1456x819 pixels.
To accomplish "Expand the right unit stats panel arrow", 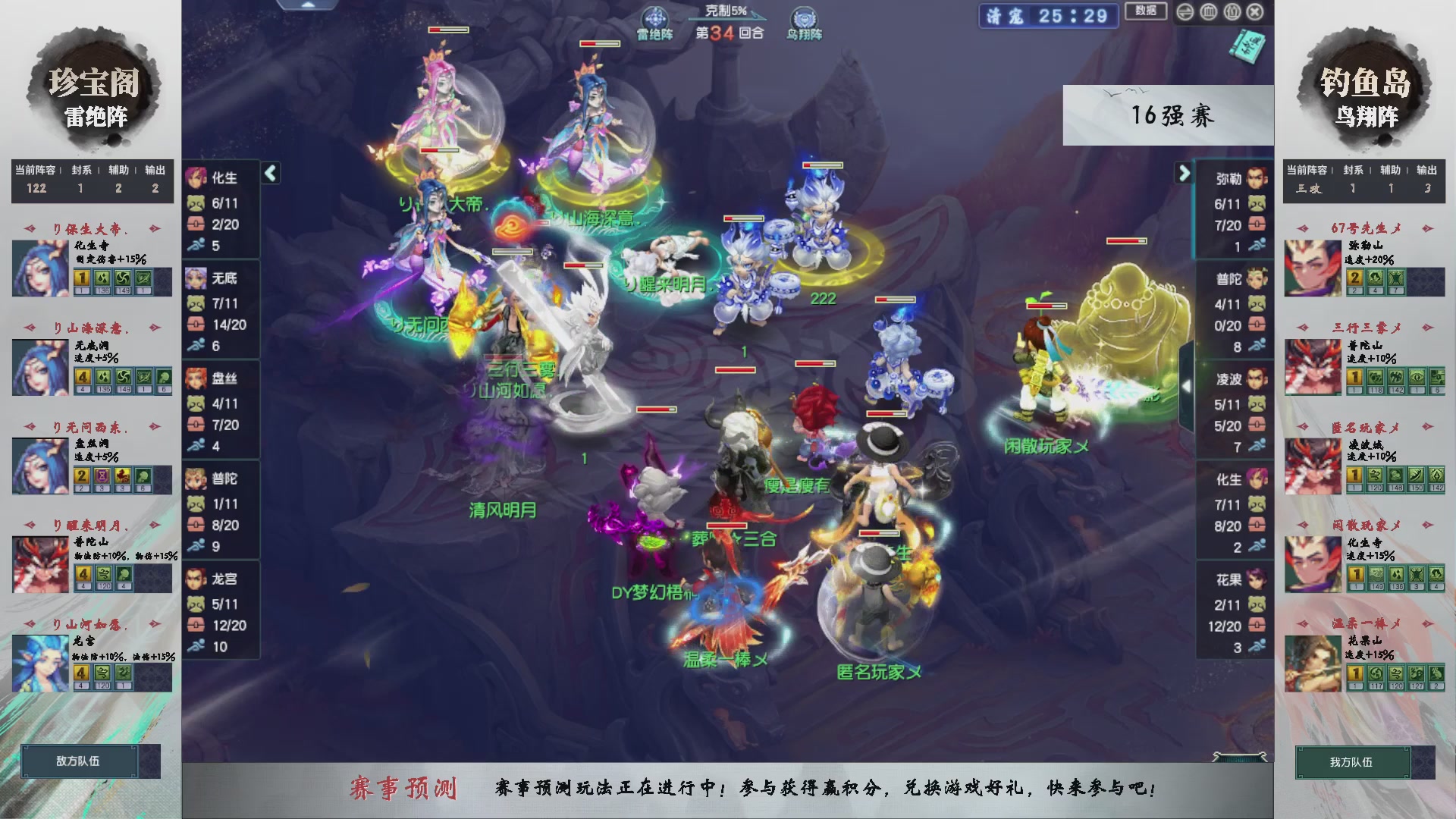I will (x=1185, y=173).
